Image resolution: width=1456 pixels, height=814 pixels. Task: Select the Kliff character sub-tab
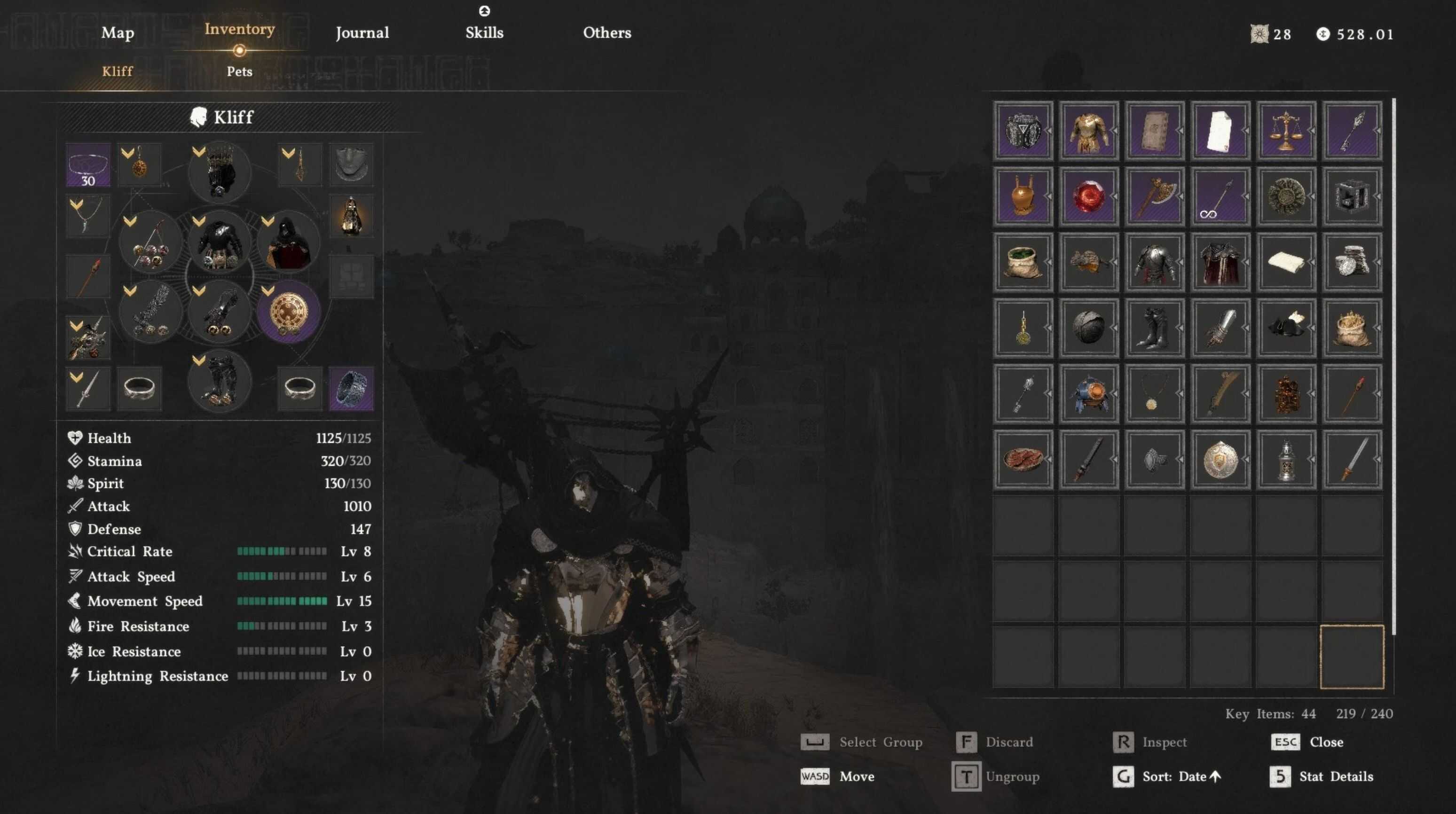tap(118, 72)
